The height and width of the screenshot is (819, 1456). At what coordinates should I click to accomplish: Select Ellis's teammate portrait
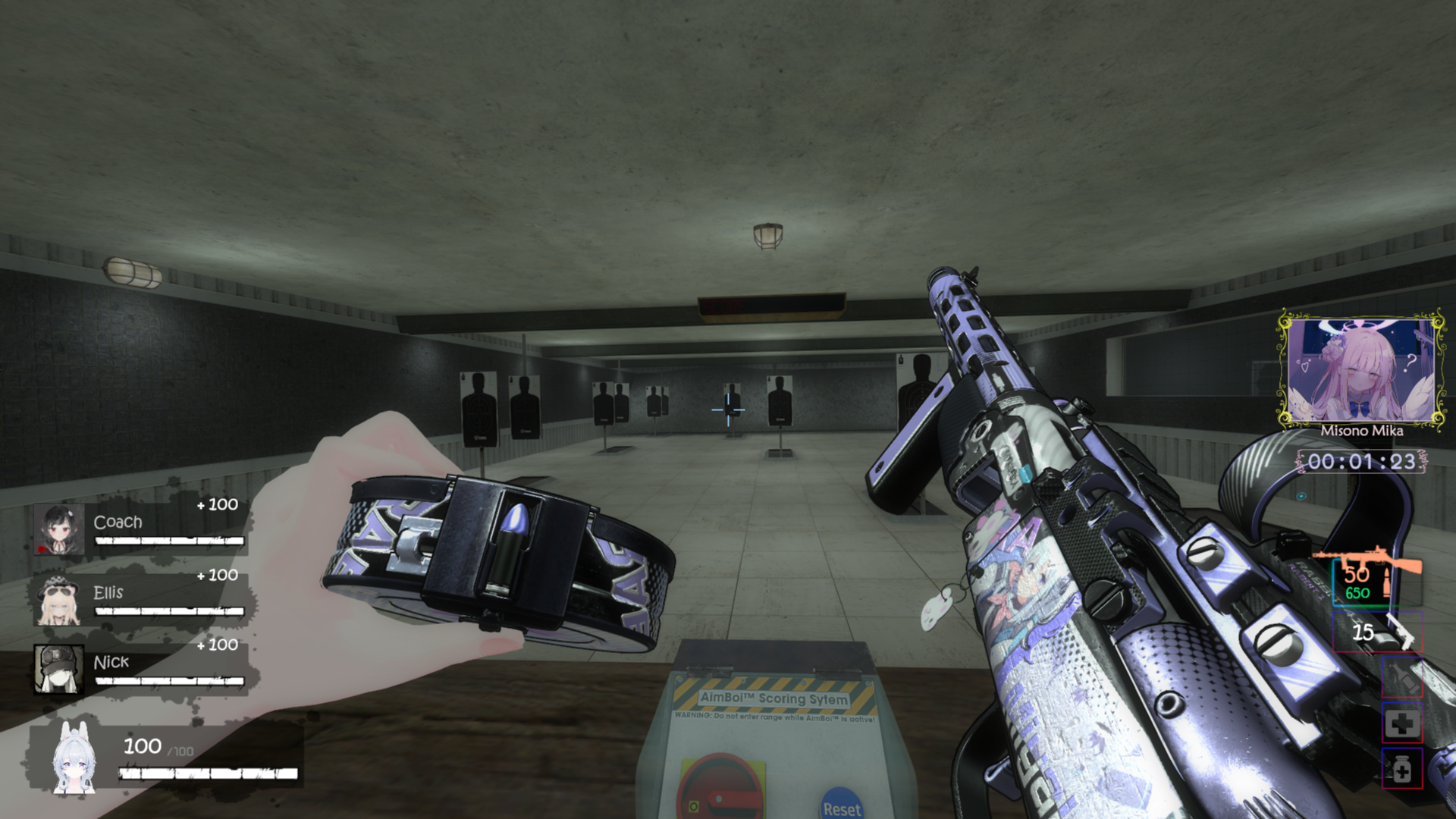(58, 601)
